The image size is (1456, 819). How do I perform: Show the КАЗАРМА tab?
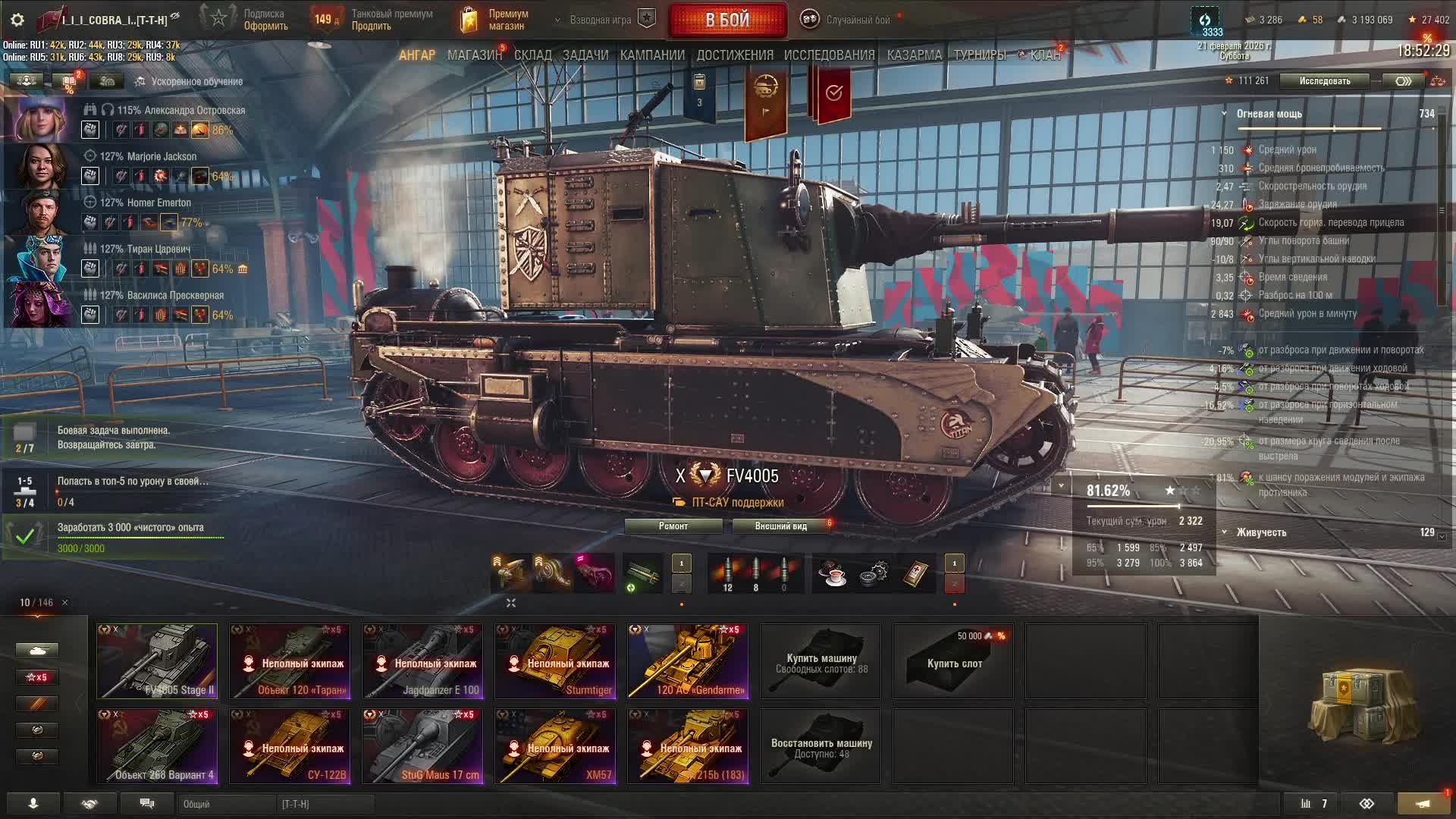coord(914,55)
